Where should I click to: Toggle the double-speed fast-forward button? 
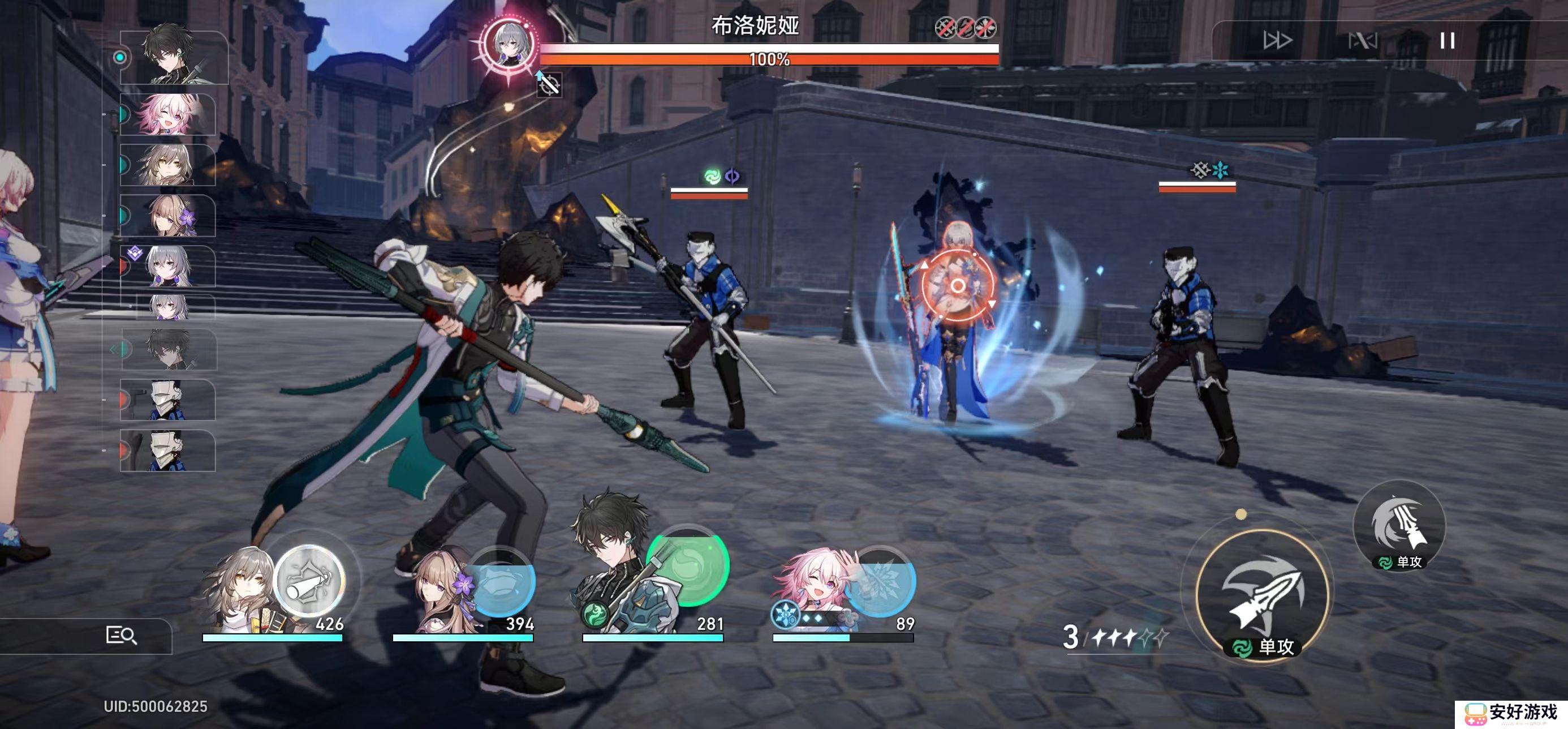click(1277, 41)
